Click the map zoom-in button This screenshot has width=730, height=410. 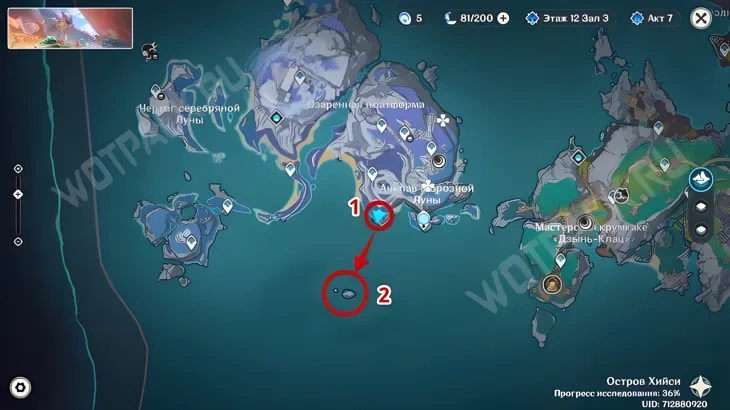[x=18, y=168]
